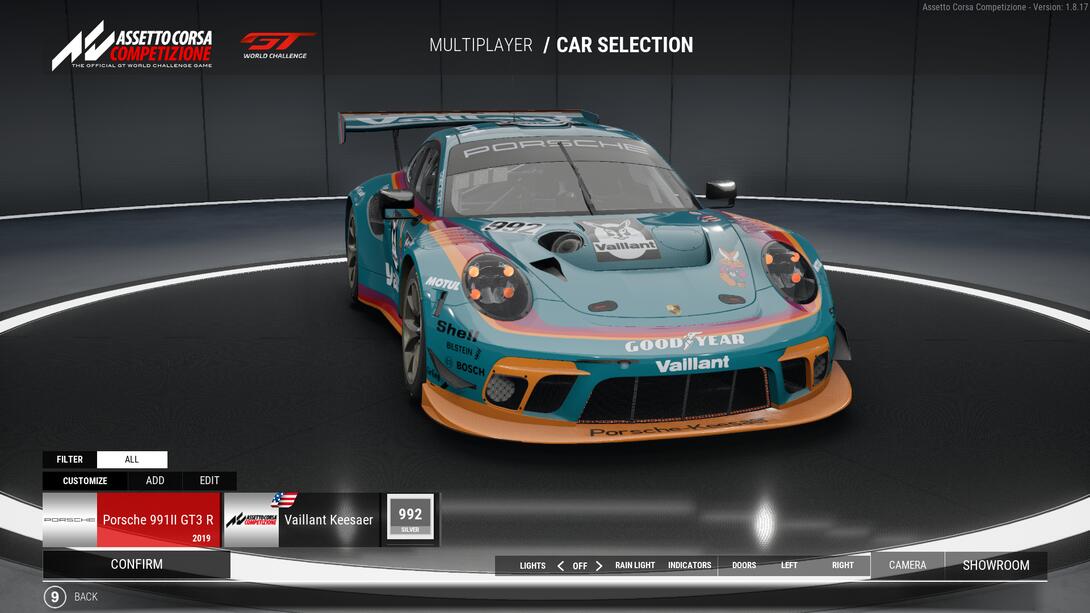Select the All filter option
The width and height of the screenshot is (1090, 613).
pos(132,460)
